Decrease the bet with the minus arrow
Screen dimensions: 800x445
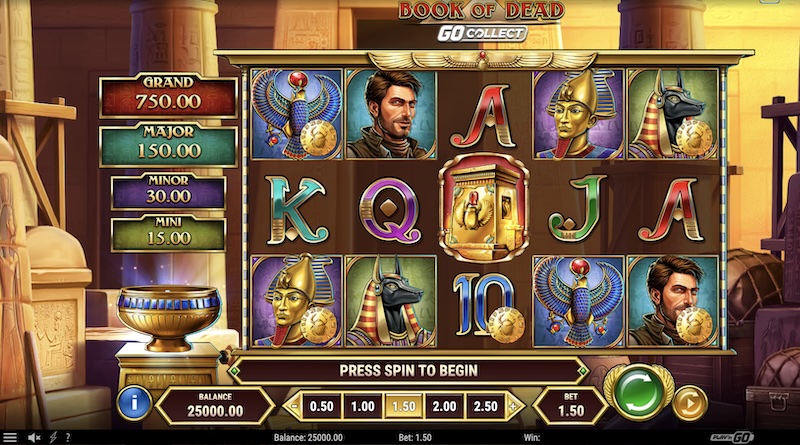pyautogui.click(x=293, y=405)
